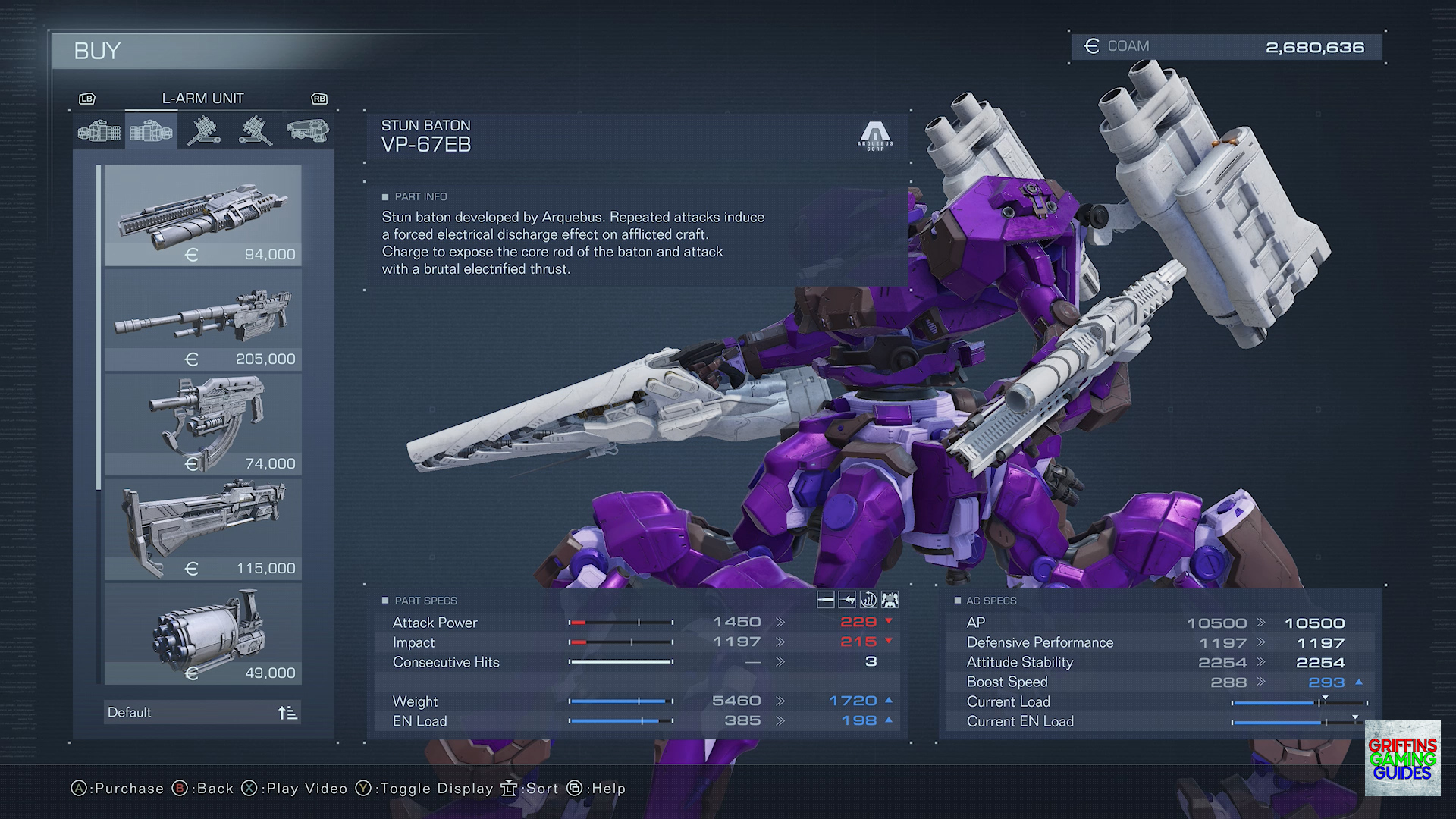Screen dimensions: 1456x819
Task: Click the parts list scrollbar
Action: [99, 328]
